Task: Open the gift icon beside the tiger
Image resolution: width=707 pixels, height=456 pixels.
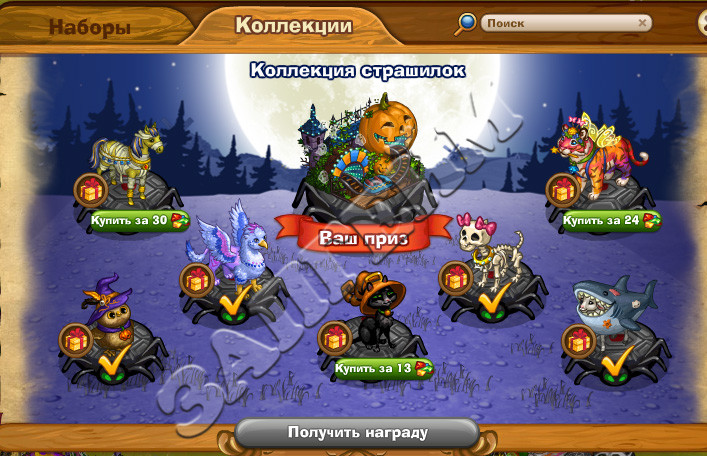Action: (563, 189)
